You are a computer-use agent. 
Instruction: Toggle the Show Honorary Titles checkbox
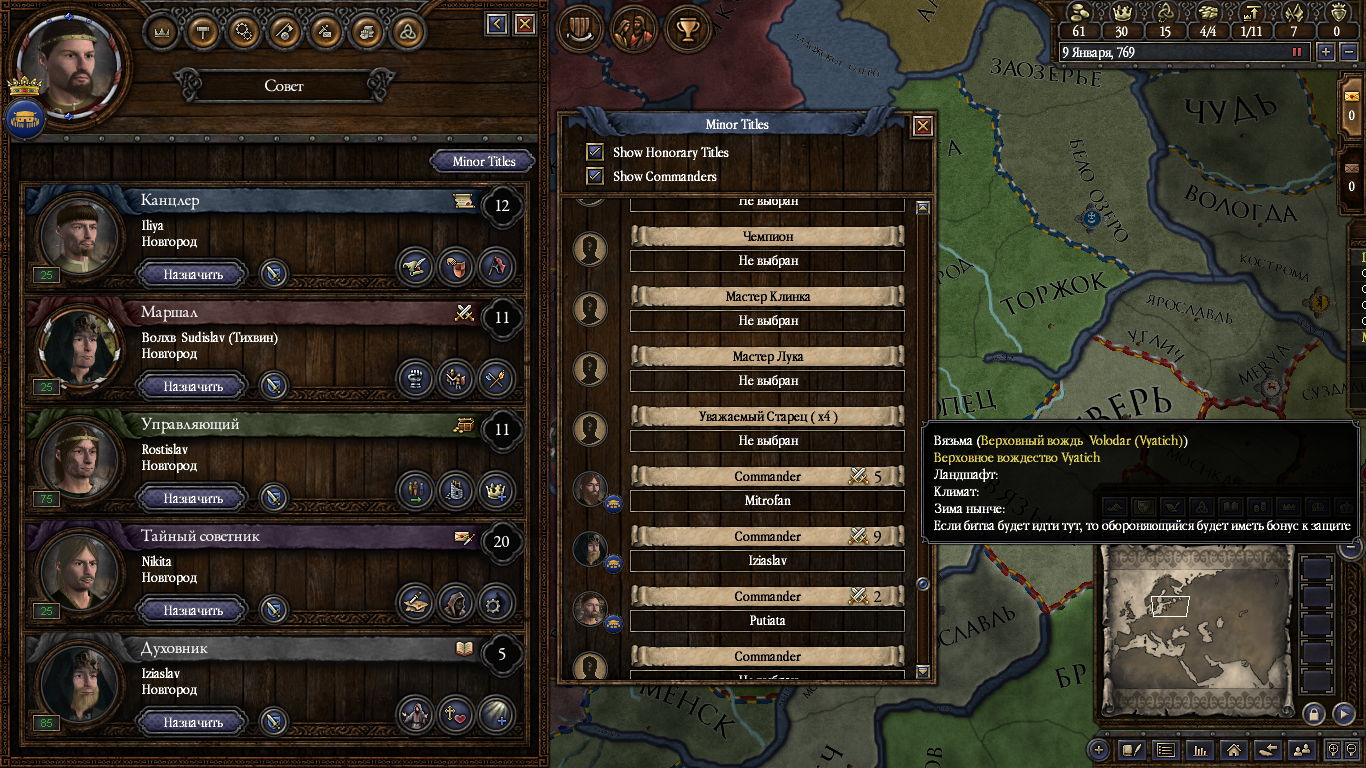[x=595, y=152]
